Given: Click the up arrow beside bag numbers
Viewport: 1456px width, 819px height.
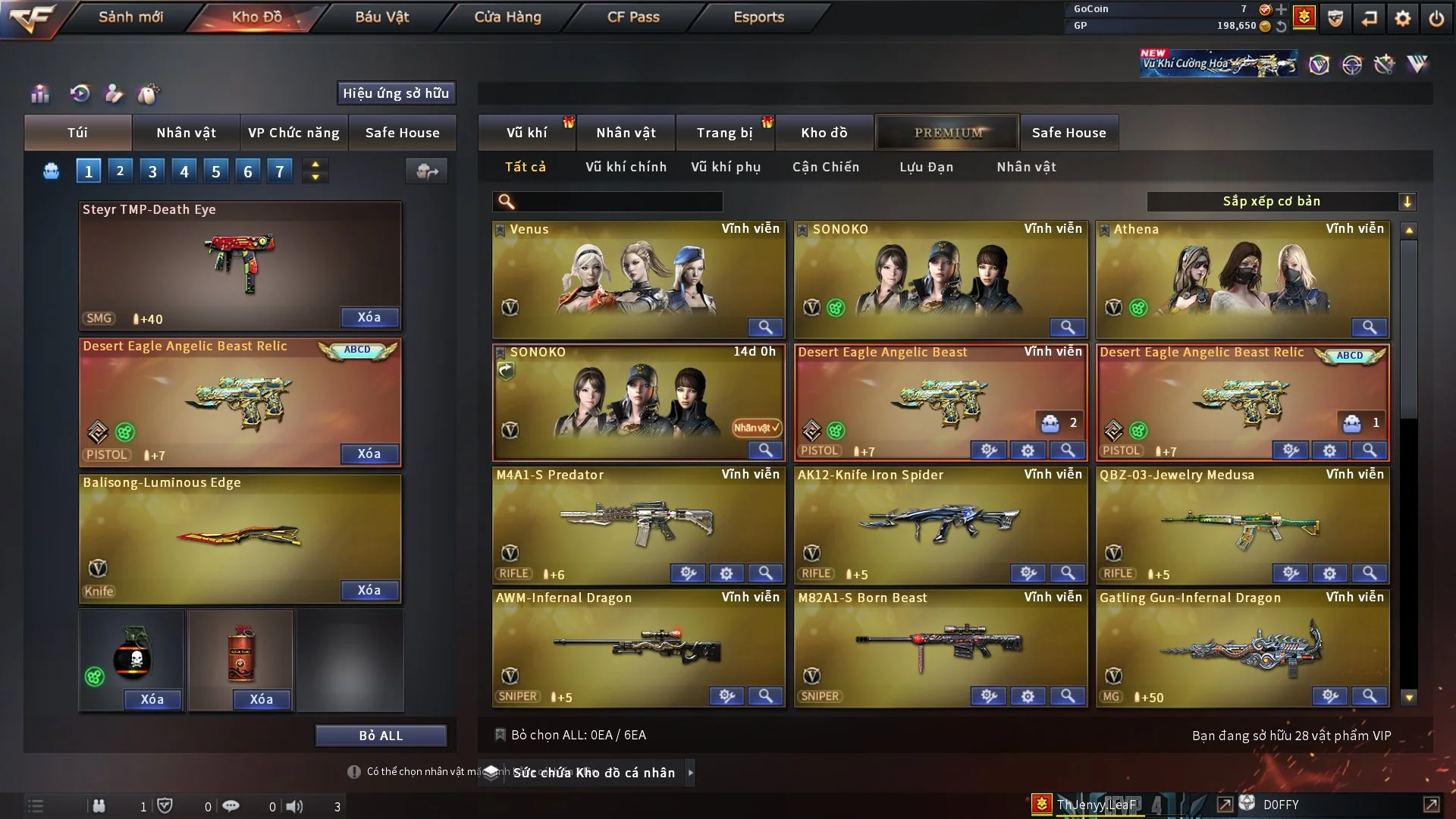Looking at the screenshot, I should tap(315, 165).
